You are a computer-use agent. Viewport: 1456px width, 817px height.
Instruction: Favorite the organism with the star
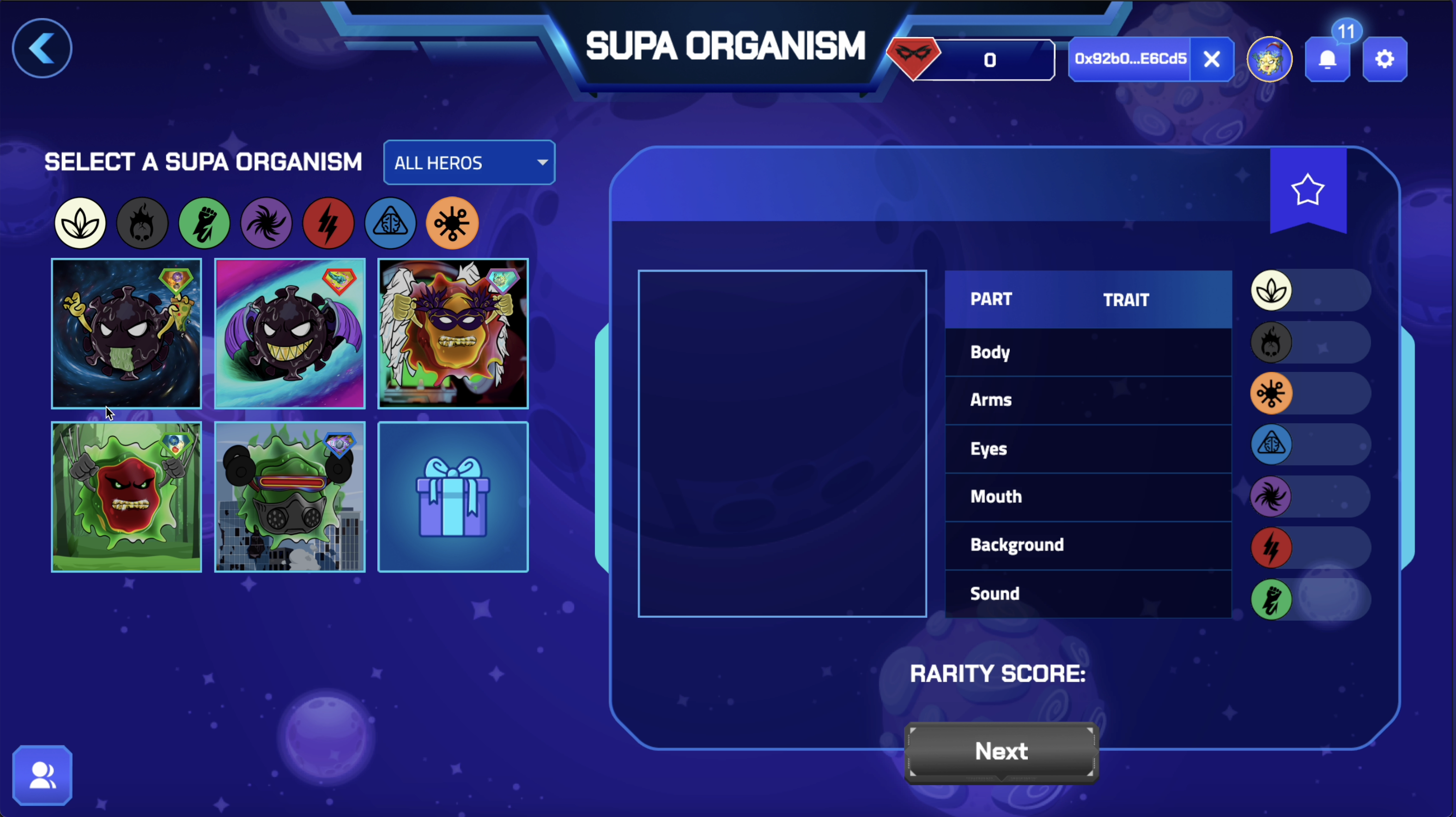(x=1307, y=190)
